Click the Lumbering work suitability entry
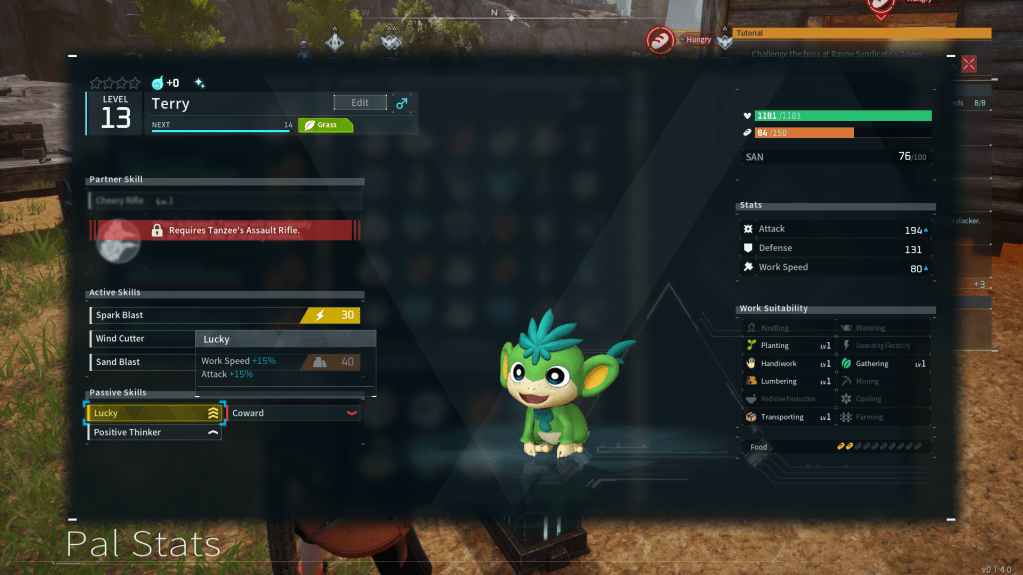 [787, 382]
